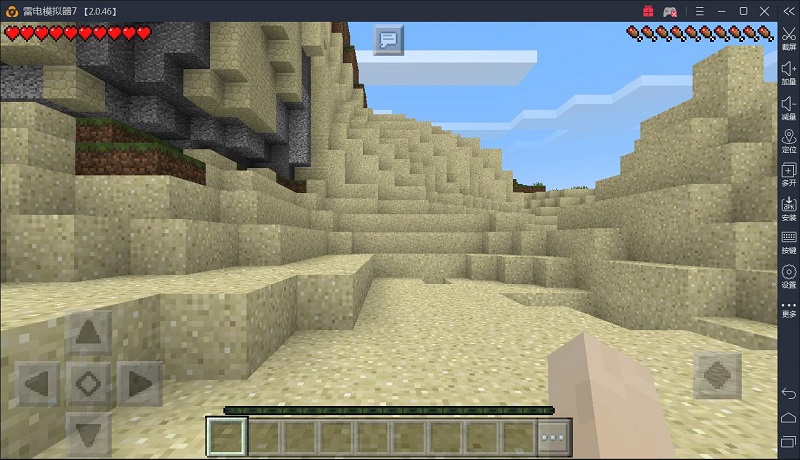Hit the jump button

click(x=719, y=377)
